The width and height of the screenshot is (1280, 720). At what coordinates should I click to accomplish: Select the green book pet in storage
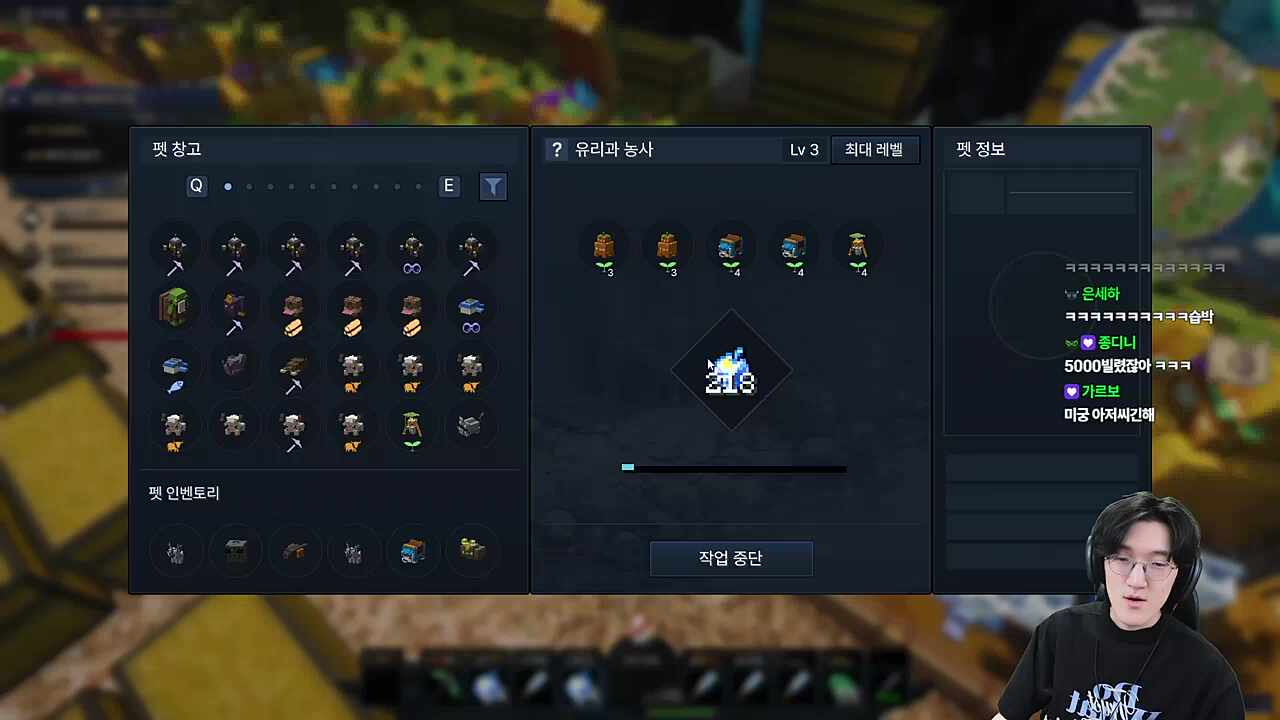point(175,307)
